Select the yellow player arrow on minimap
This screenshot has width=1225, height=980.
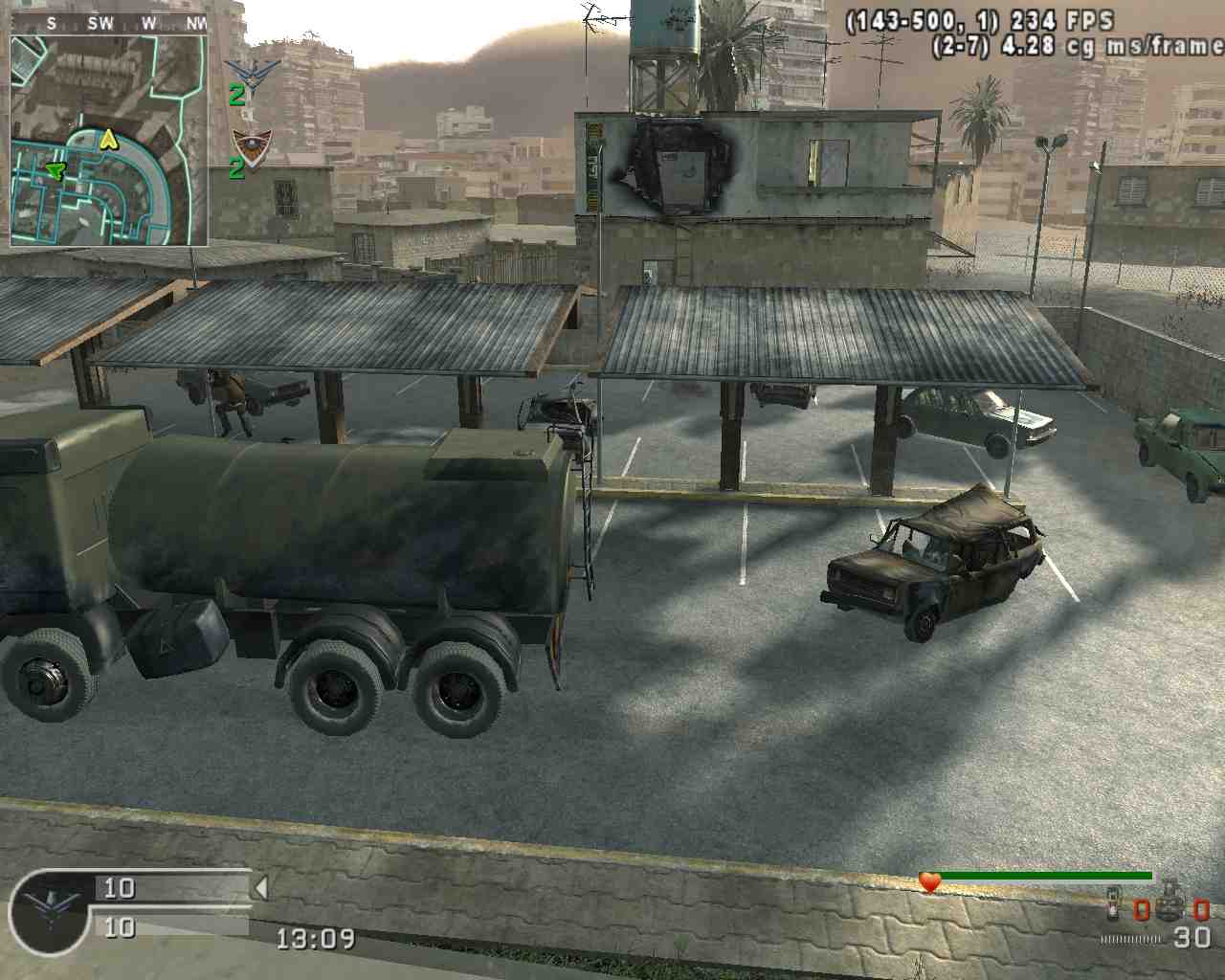coord(109,140)
